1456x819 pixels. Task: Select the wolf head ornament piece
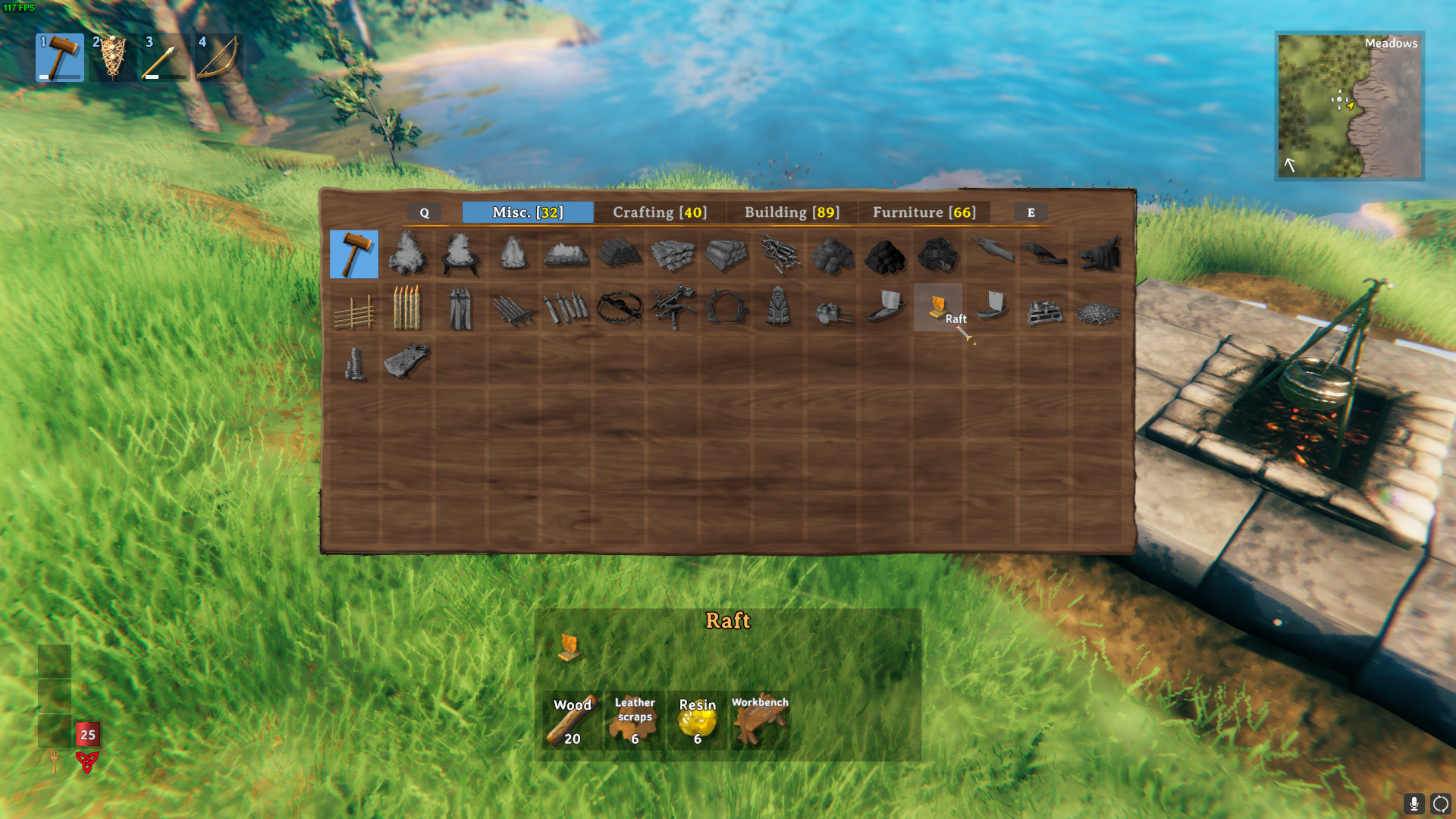pos(1097,255)
